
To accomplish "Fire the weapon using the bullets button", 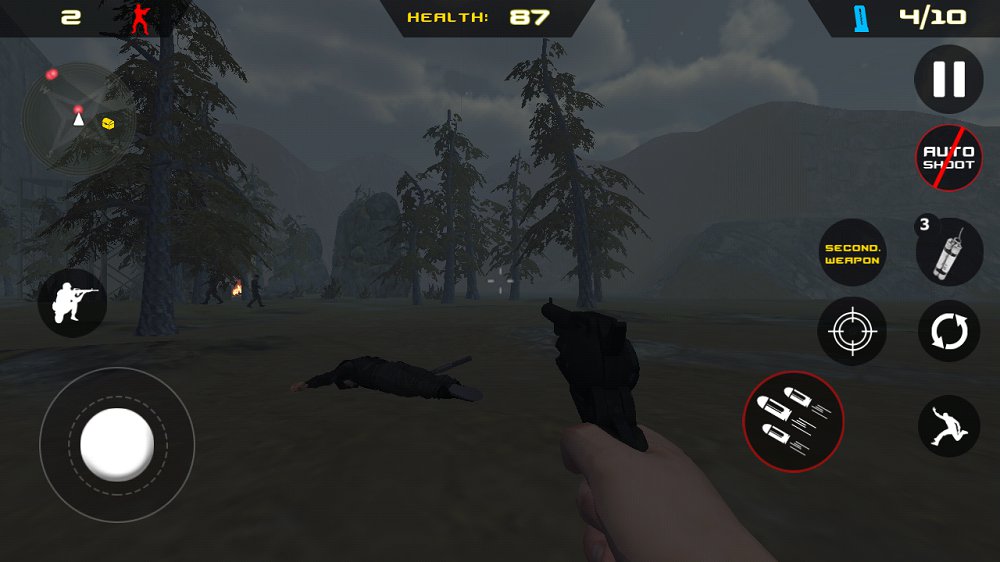I will (793, 421).
